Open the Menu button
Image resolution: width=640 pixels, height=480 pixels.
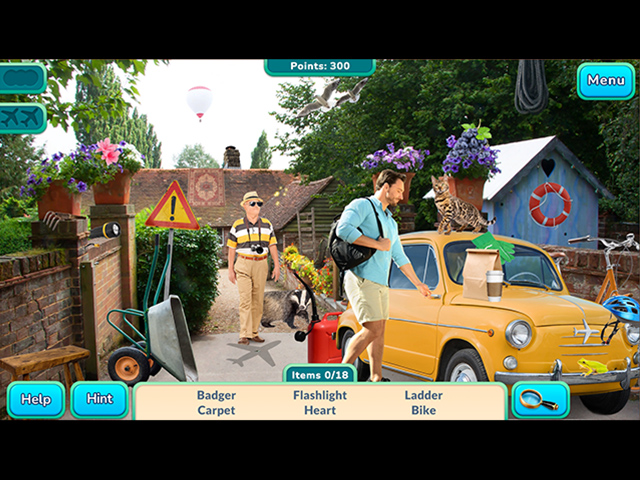[605, 81]
